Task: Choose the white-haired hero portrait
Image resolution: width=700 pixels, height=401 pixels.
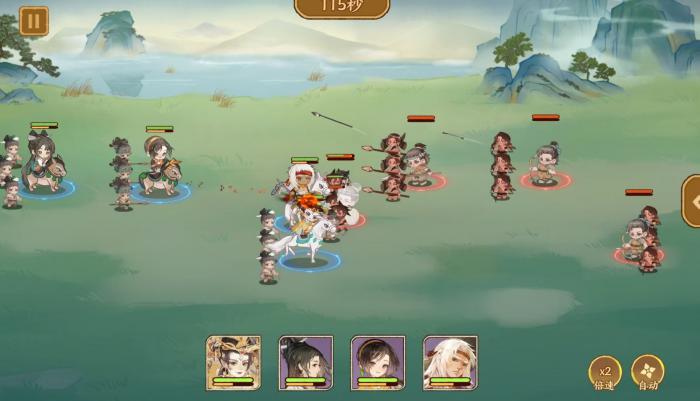Action: [449, 360]
